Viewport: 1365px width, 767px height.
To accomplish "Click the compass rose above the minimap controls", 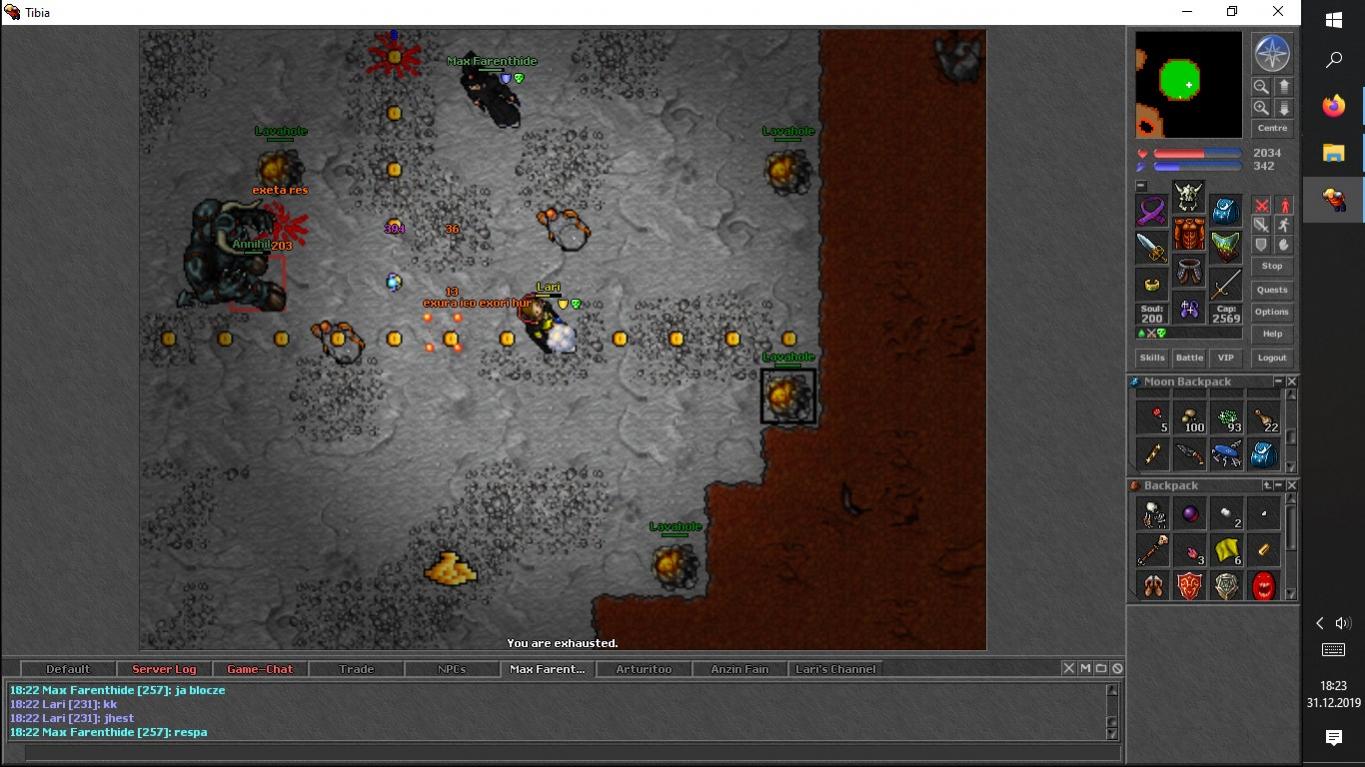I will click(x=1272, y=54).
